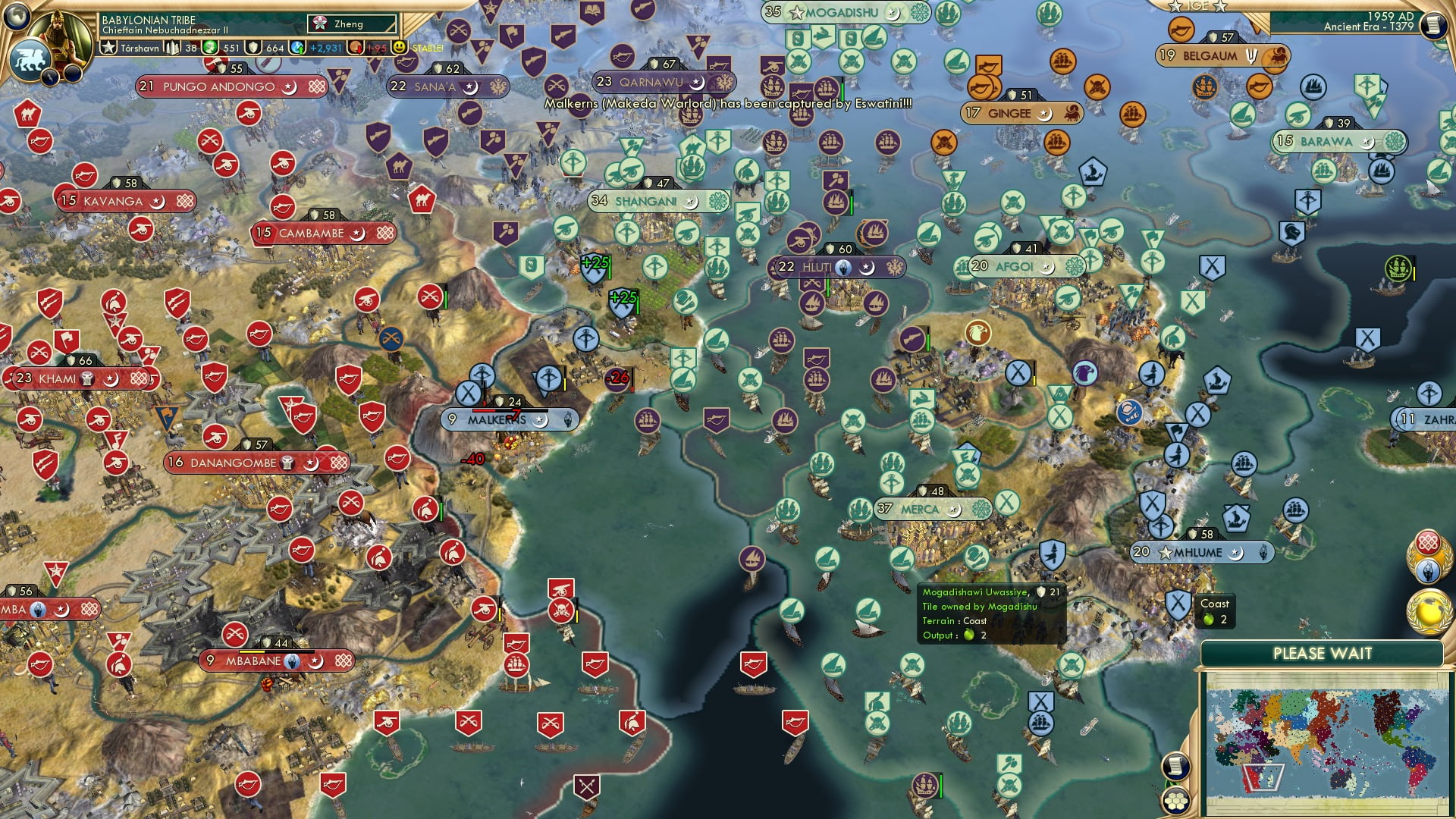The image size is (1456, 819).
Task: Open the globe menu button
Action: pyautogui.click(x=17, y=15)
